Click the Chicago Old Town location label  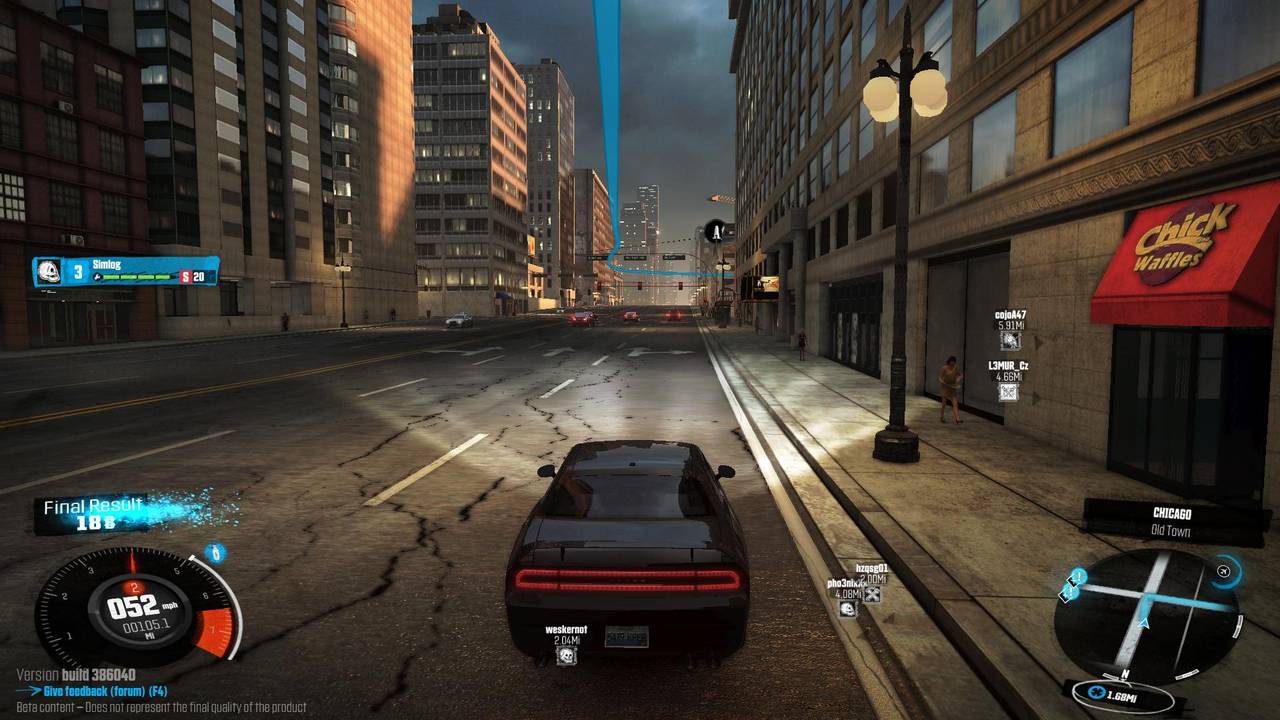point(1171,522)
